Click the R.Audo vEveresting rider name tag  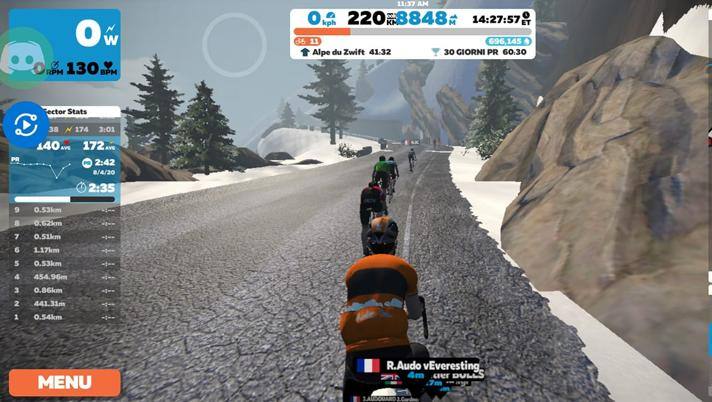coord(419,366)
